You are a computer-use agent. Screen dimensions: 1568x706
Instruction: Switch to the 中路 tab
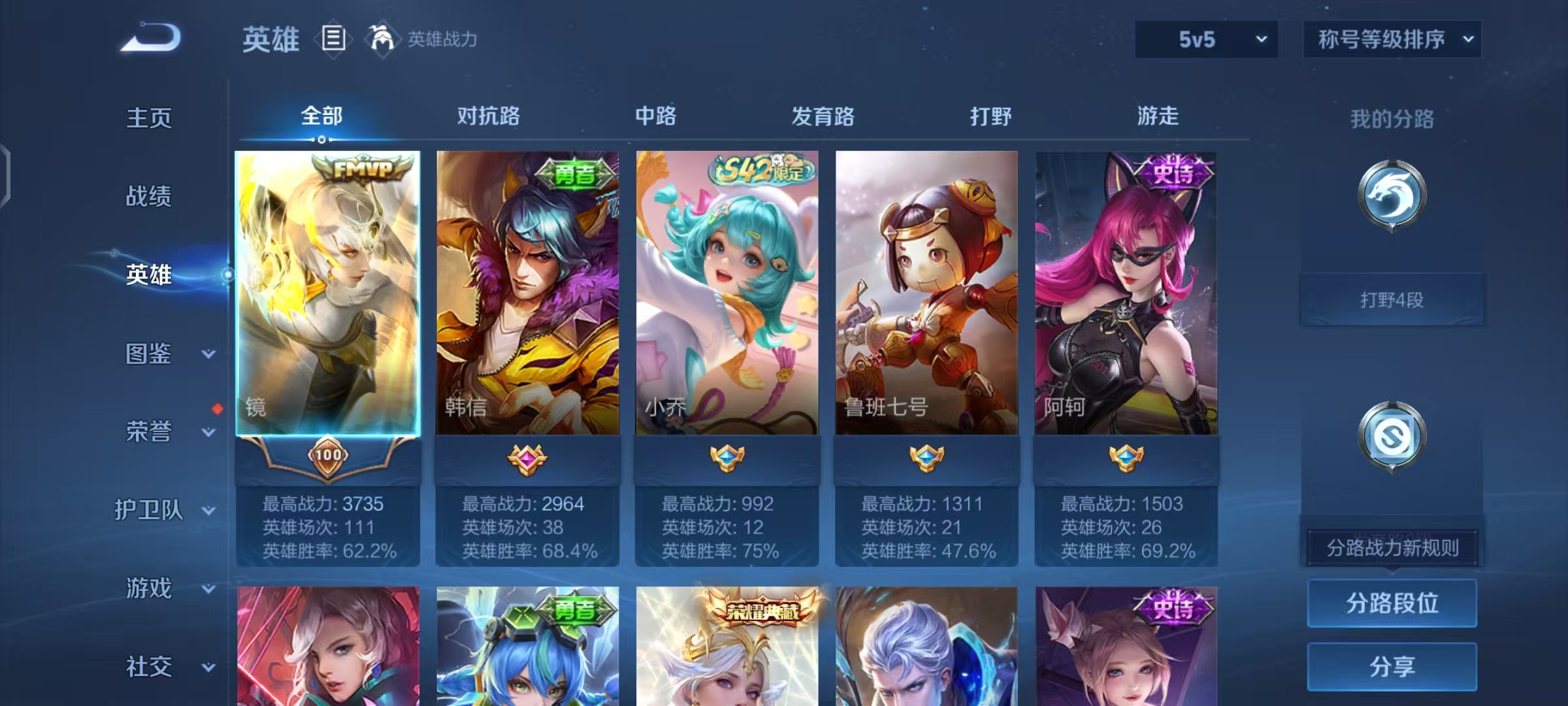click(655, 116)
